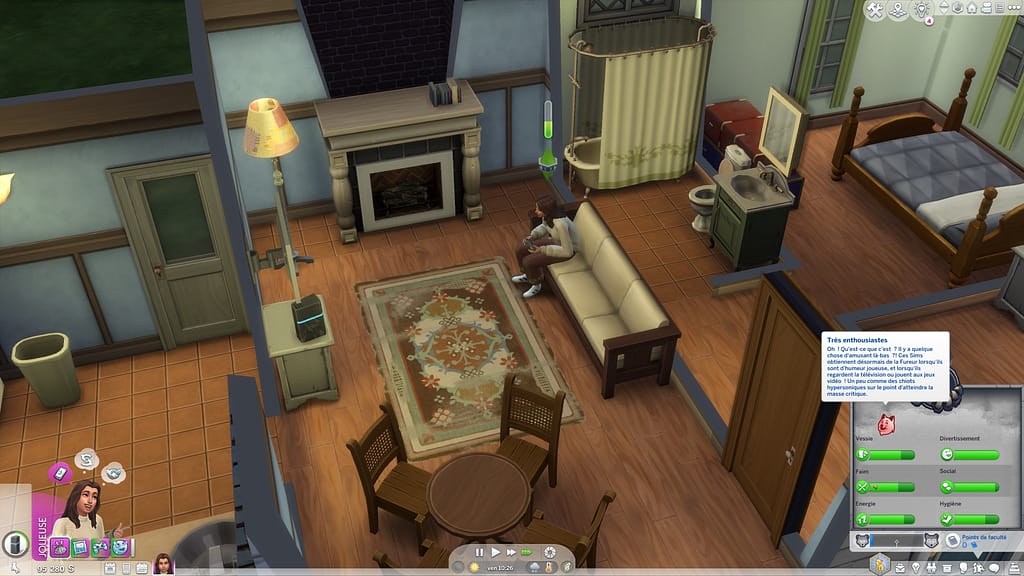Screen dimensions: 1024x576
Task: Select the game controller moodlet
Action: pos(100,547)
